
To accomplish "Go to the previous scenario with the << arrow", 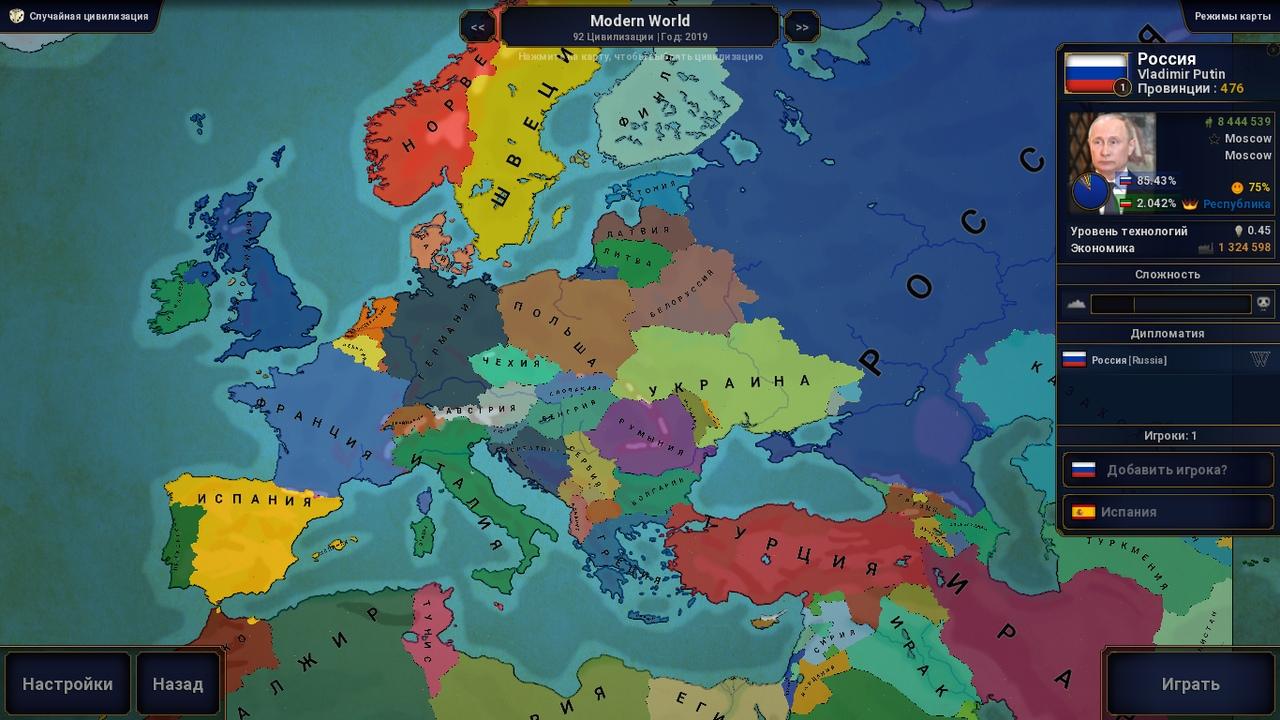I will coord(477,26).
